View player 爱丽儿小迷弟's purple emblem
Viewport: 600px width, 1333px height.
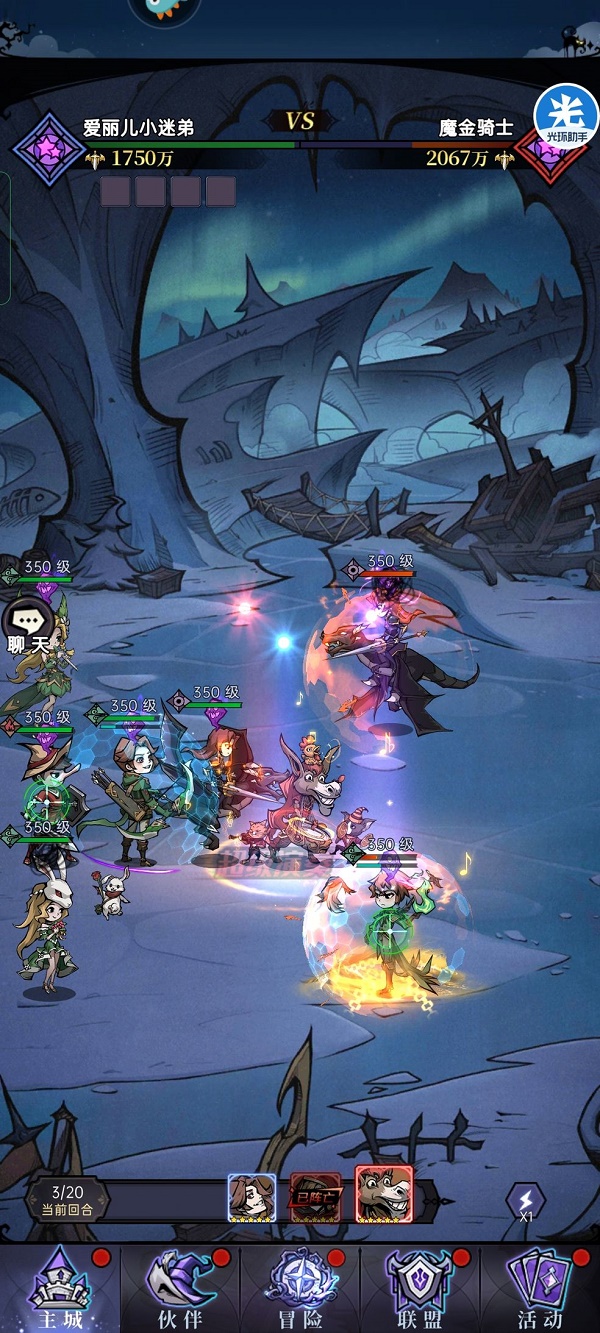tap(48, 149)
